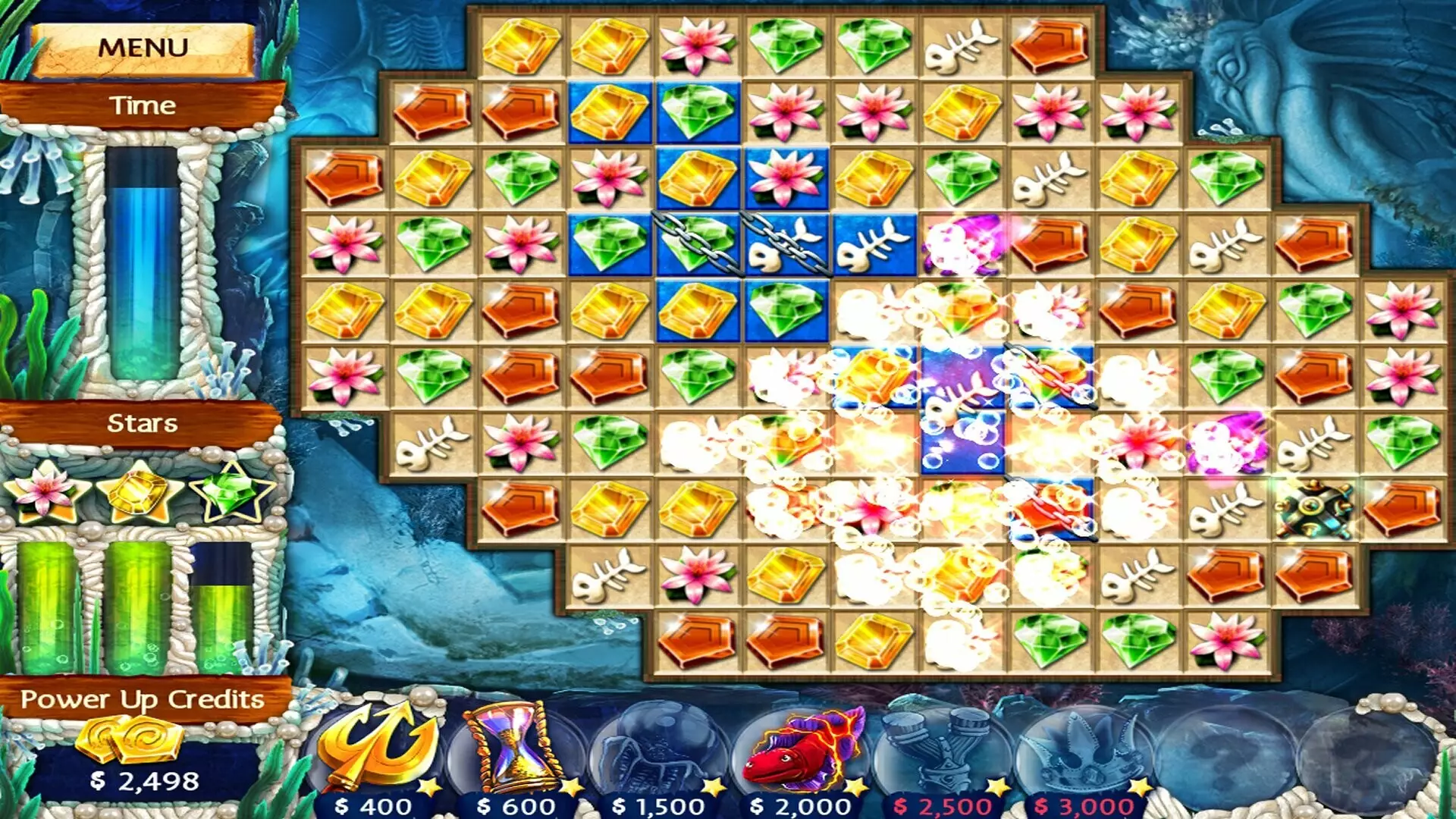Click the locked squid power-up costing $1,500
The width and height of the screenshot is (1456, 819).
(658, 747)
